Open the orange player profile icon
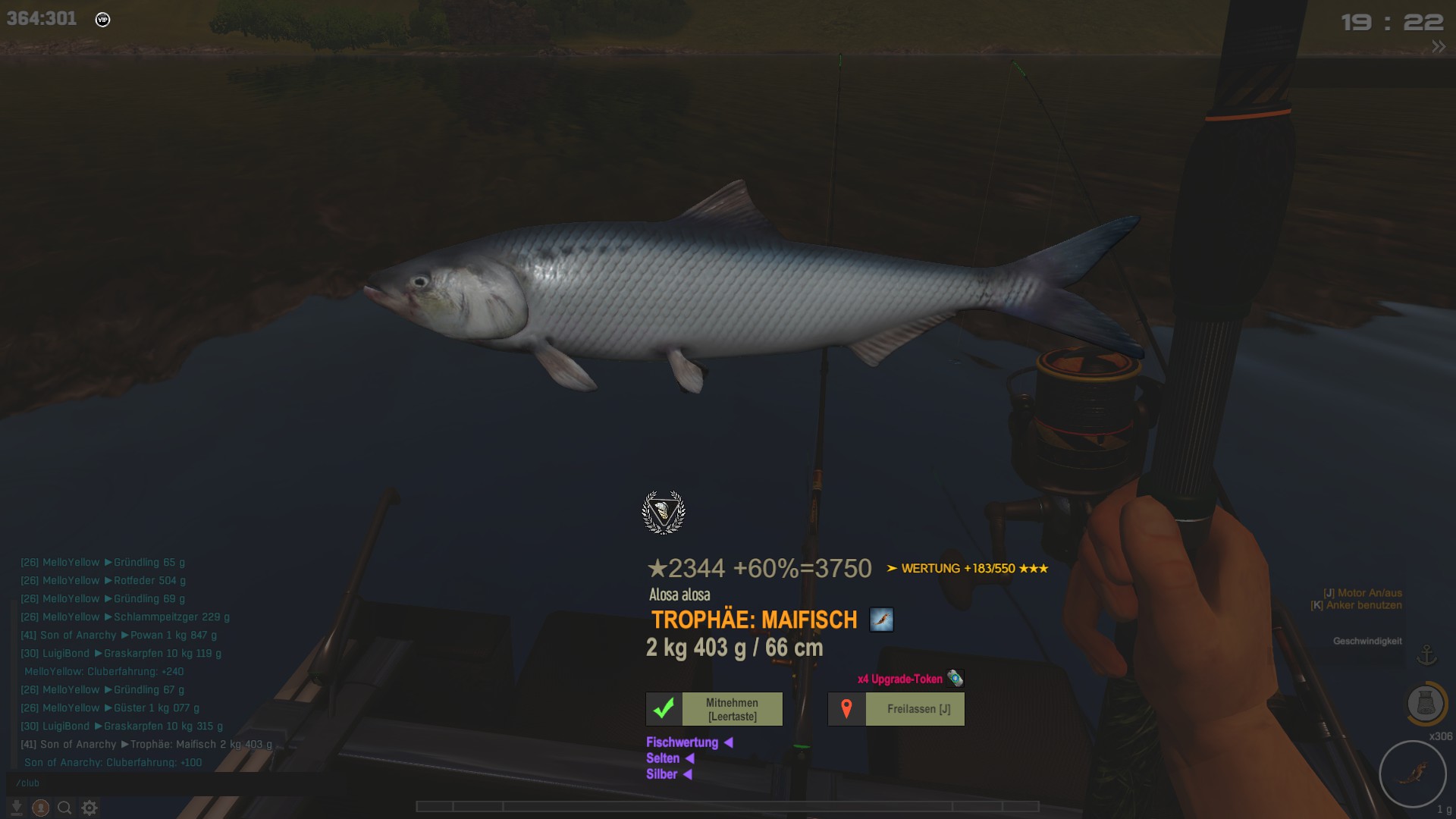The height and width of the screenshot is (819, 1456). [41, 808]
